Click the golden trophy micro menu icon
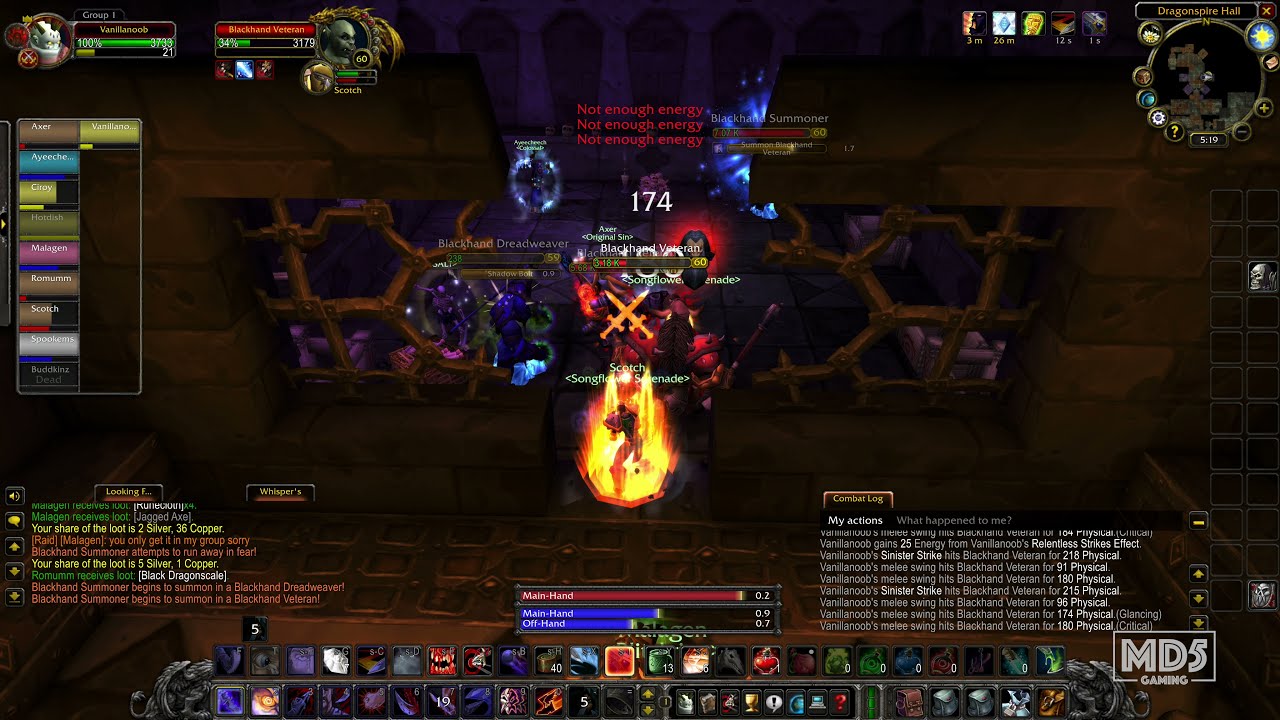 (751, 702)
